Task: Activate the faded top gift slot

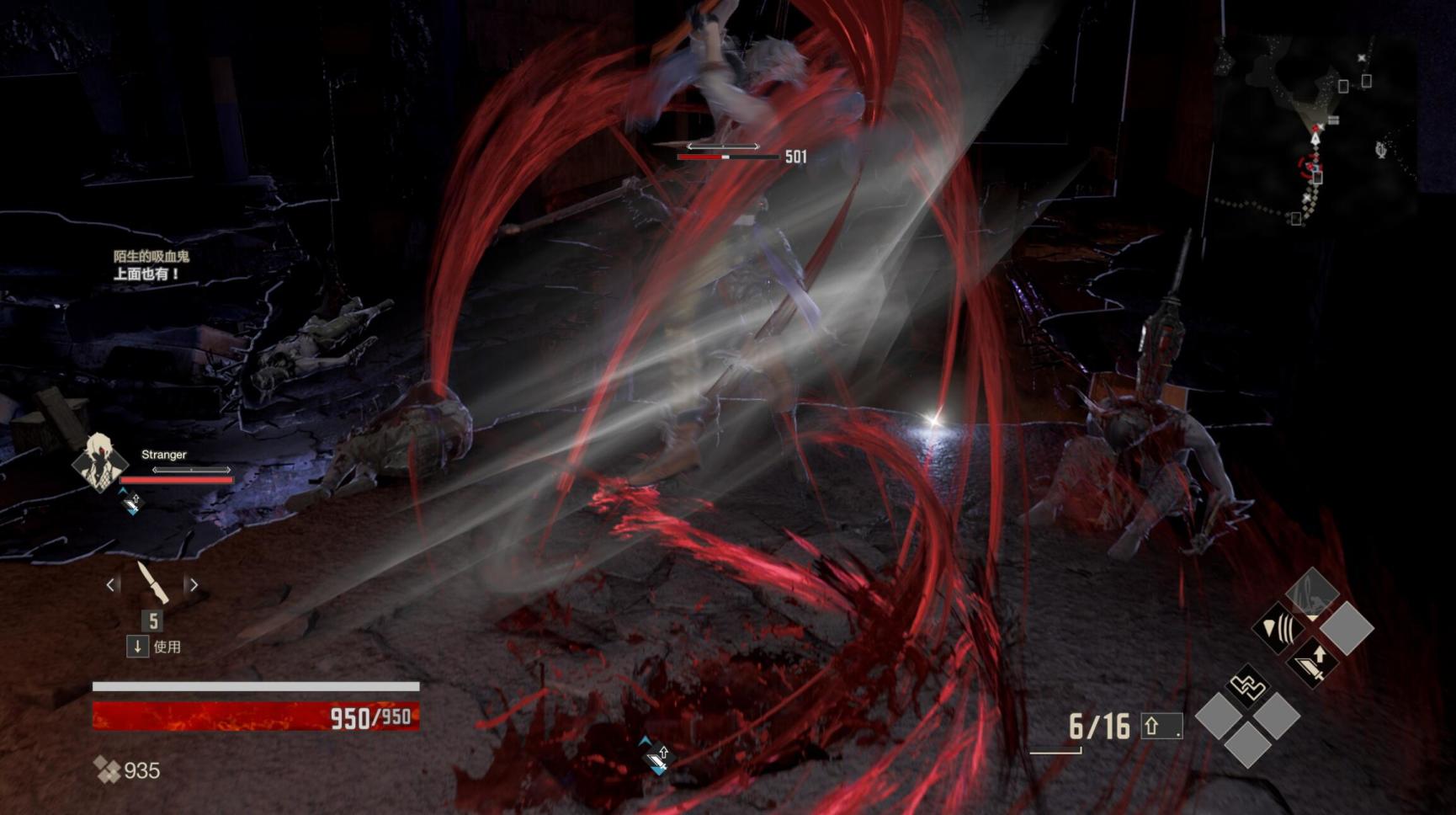Action: [1312, 593]
